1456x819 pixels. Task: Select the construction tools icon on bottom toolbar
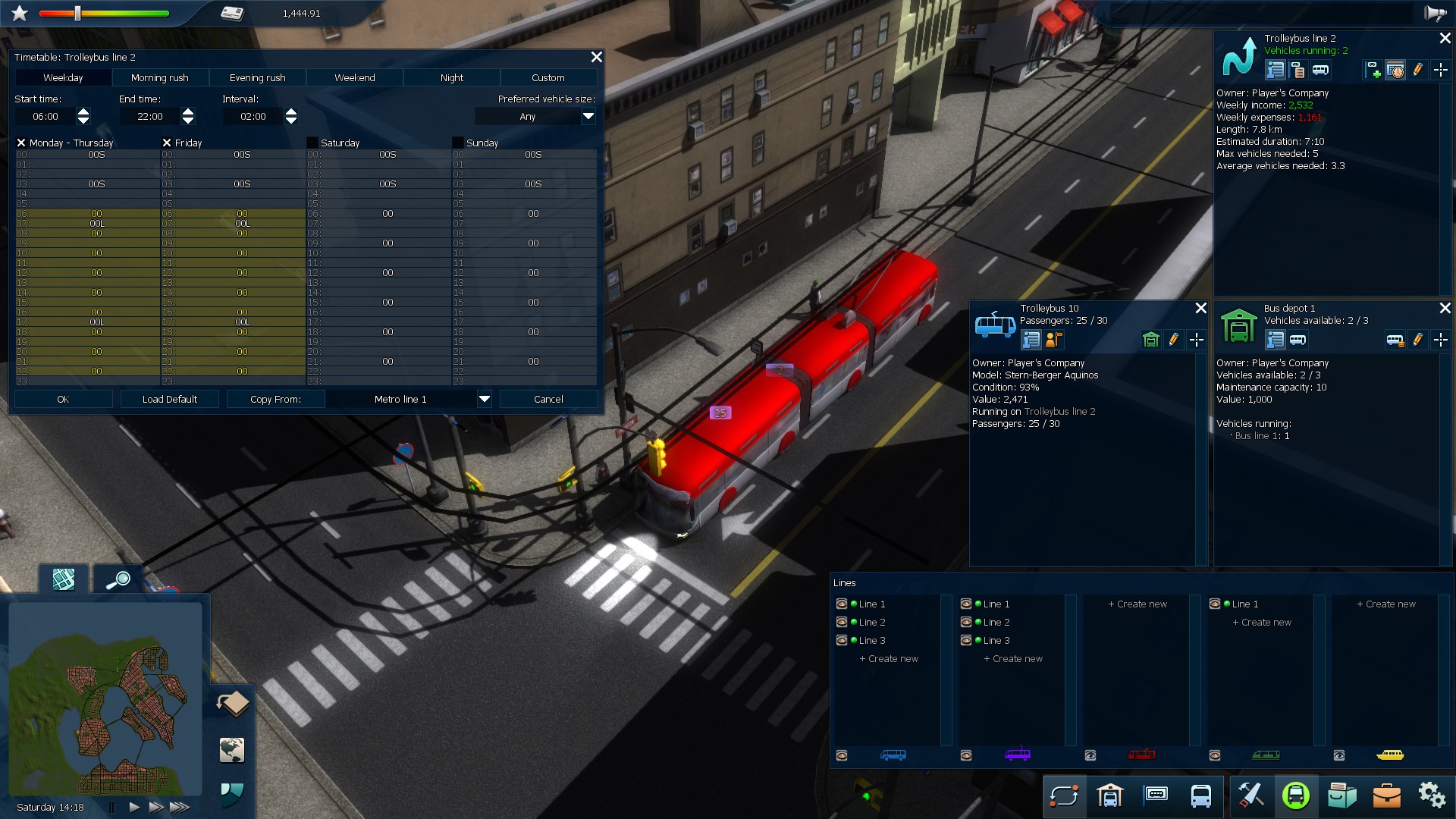tap(1251, 796)
